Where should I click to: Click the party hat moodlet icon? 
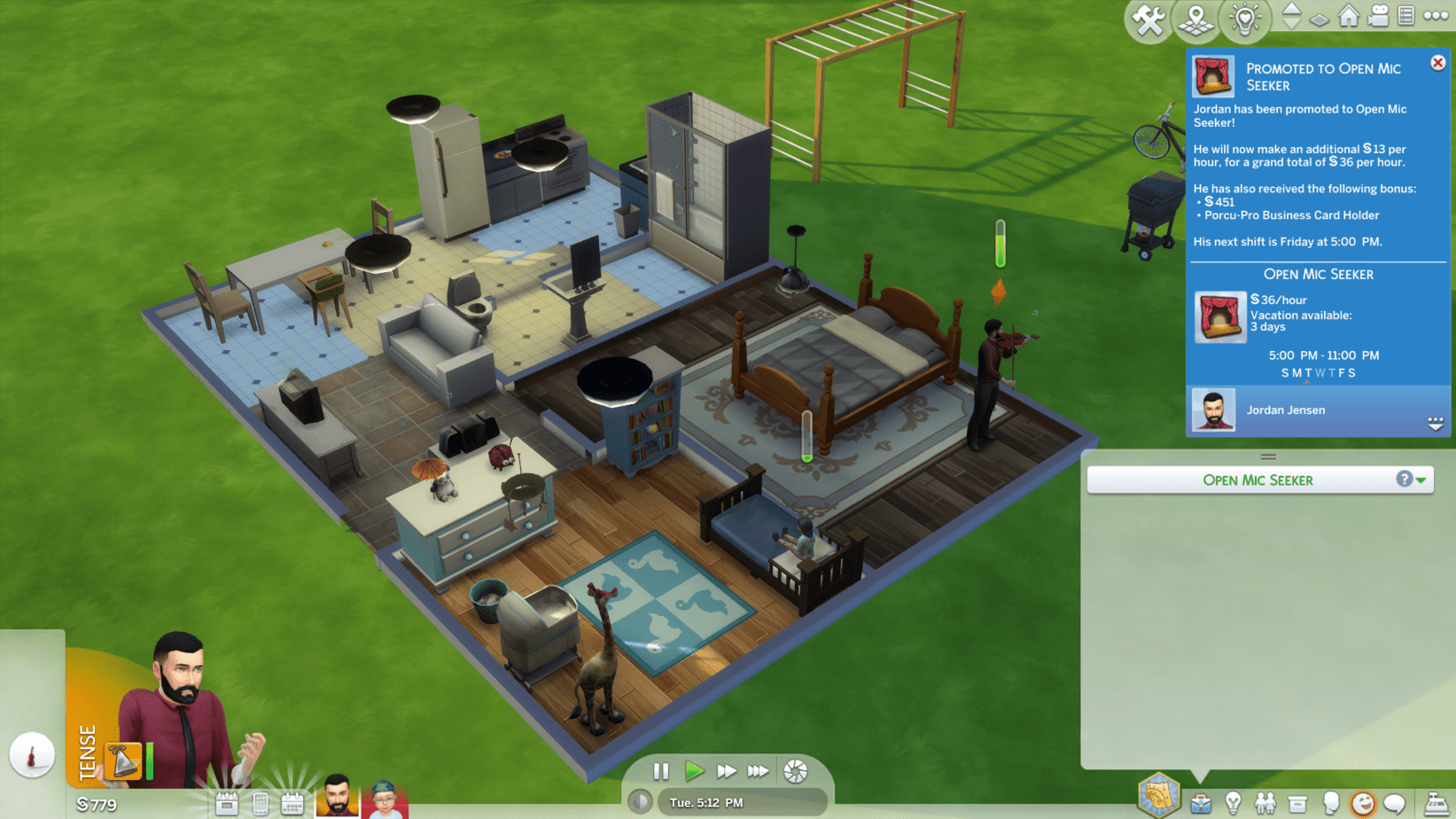[123, 760]
